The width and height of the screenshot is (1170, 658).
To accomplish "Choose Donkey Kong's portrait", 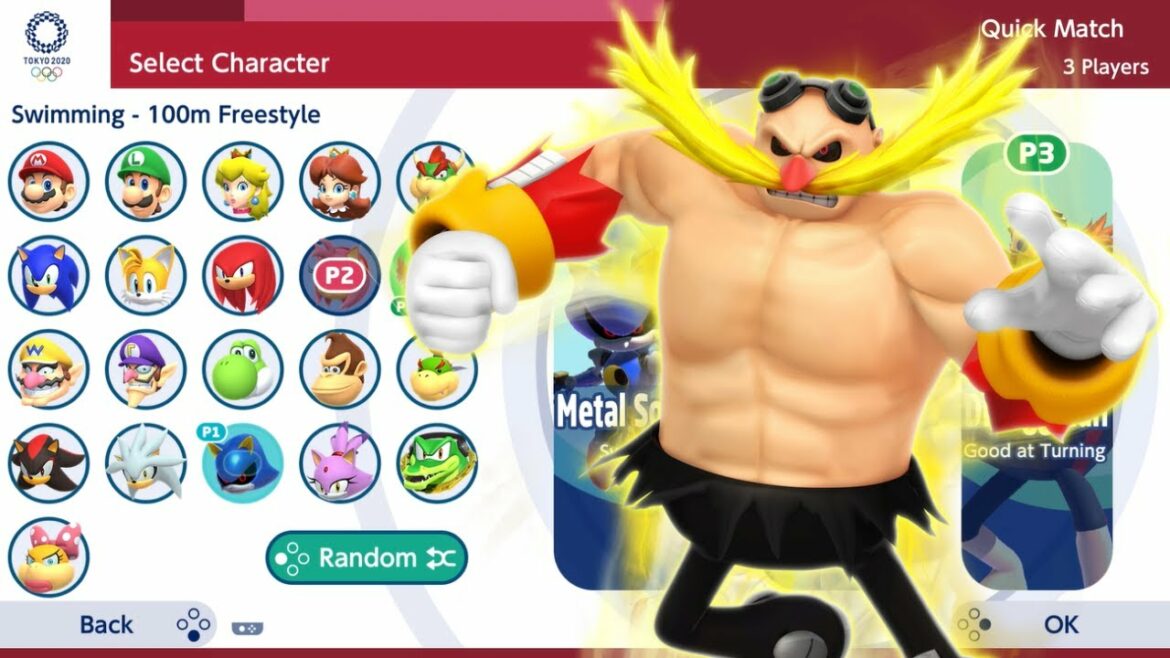I will tap(340, 369).
